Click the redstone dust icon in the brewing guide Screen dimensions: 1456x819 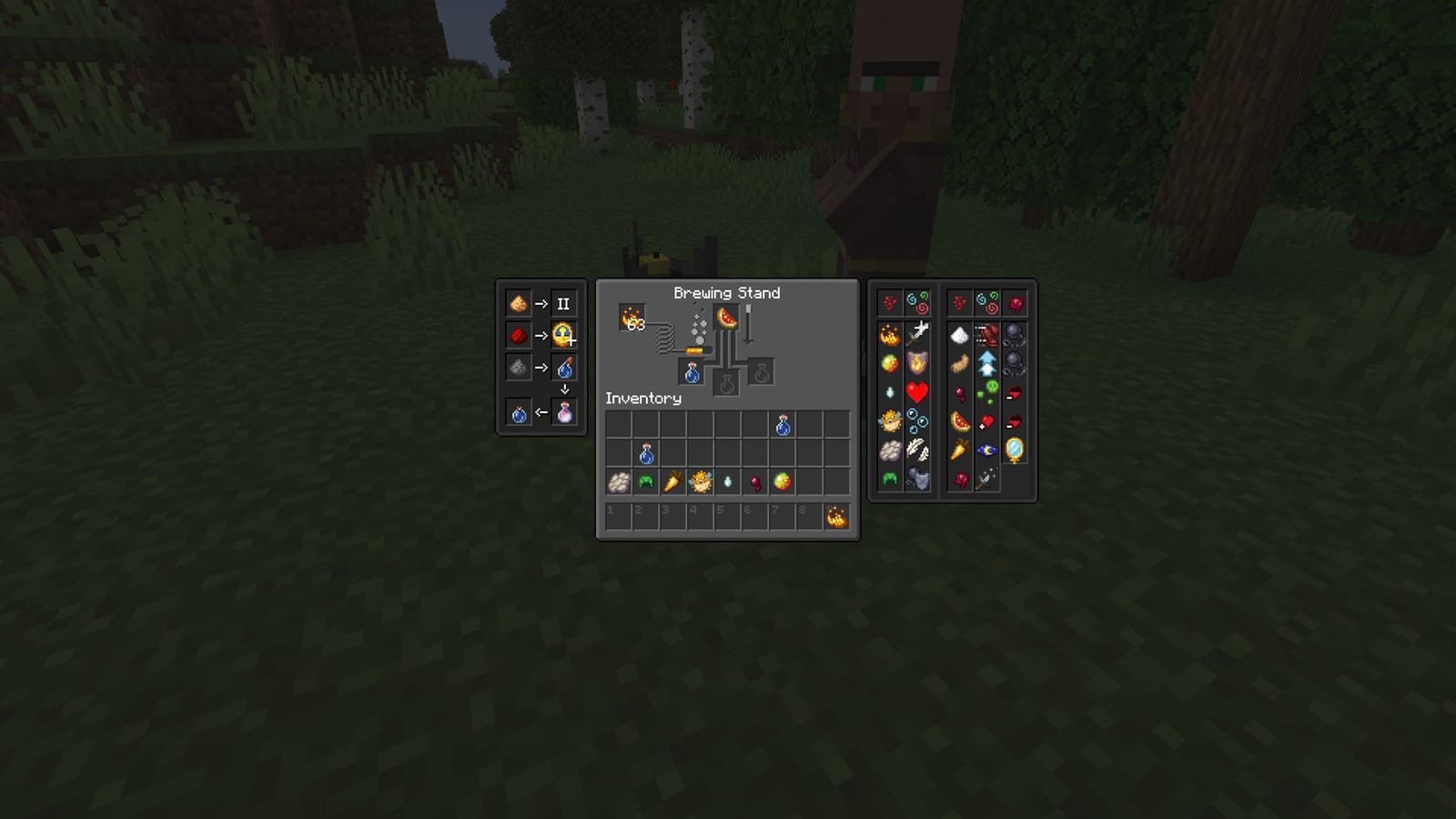[x=520, y=335]
